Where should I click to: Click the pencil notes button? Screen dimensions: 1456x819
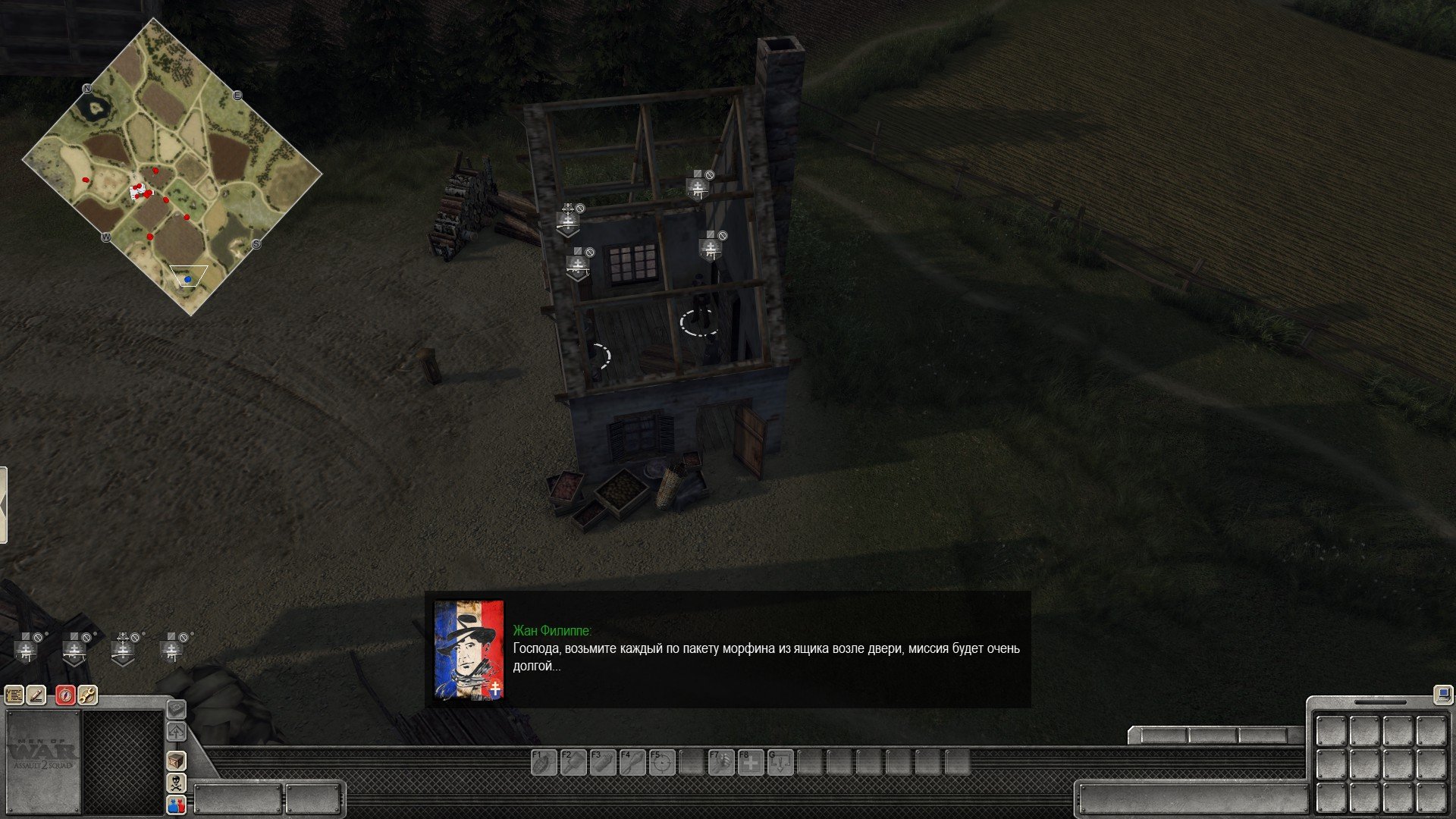click(36, 695)
